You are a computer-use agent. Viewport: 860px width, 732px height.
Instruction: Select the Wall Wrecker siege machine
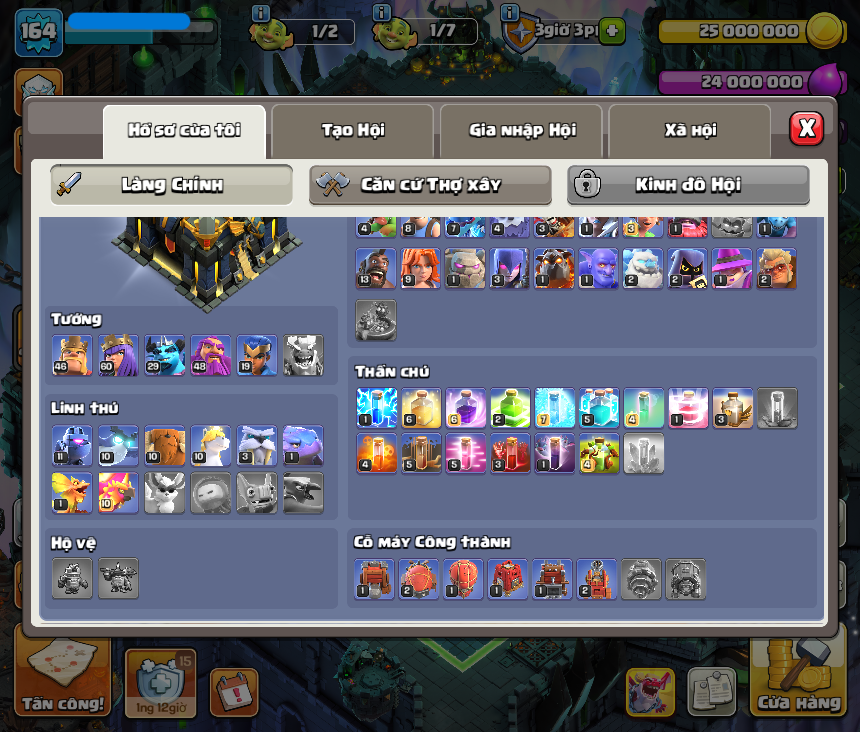[375, 579]
